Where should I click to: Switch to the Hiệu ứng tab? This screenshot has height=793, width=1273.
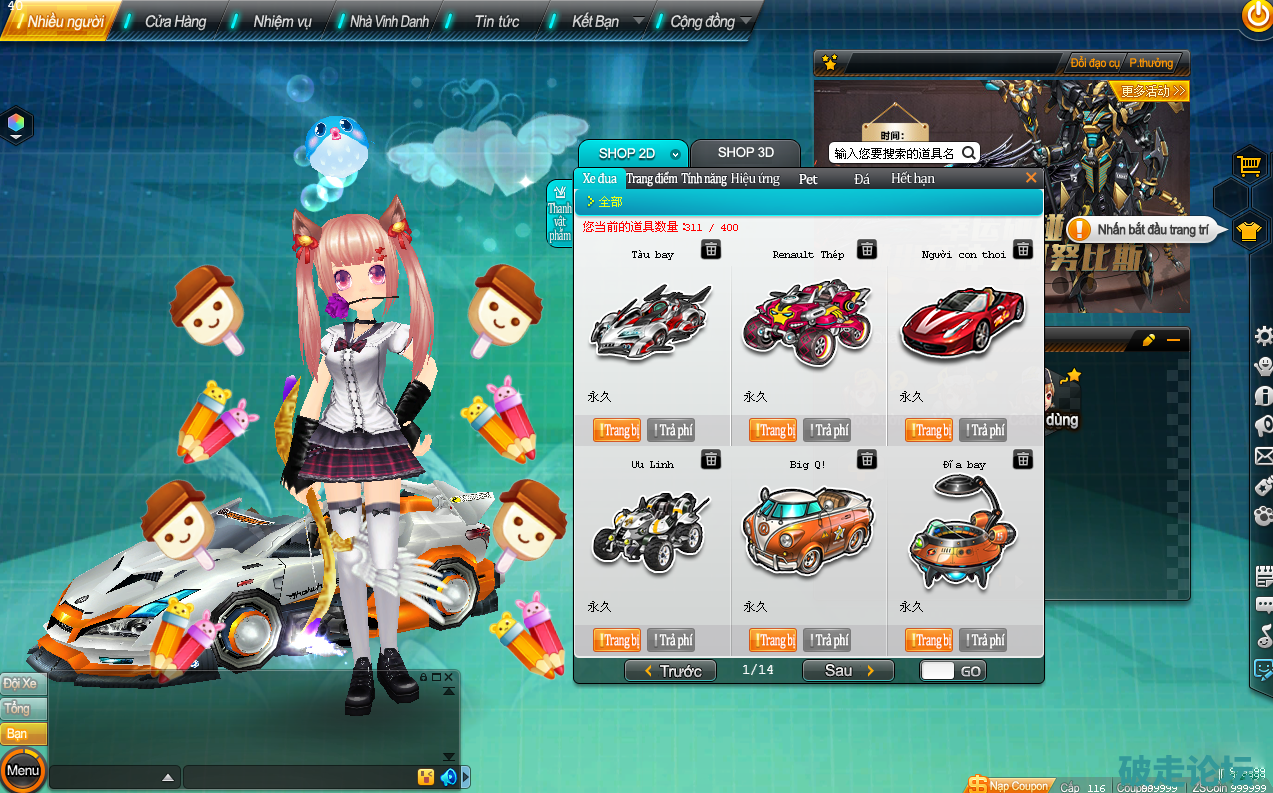tap(755, 179)
